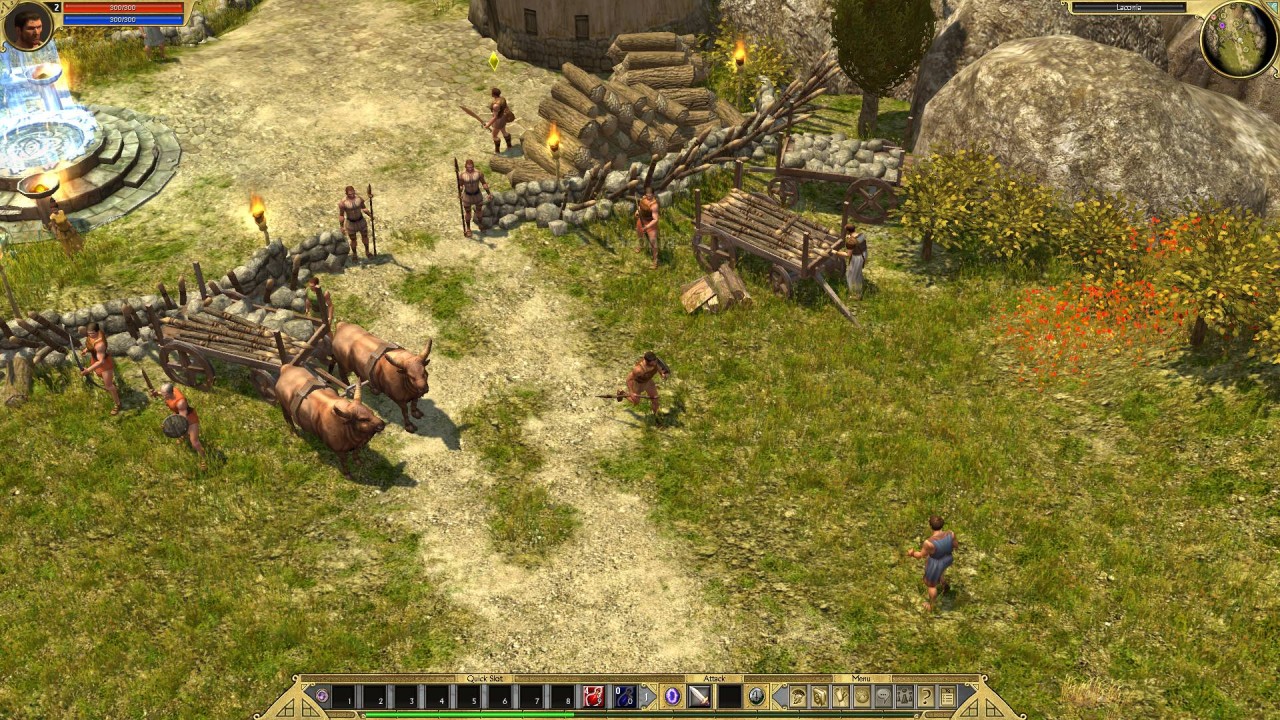The height and width of the screenshot is (720, 1280).
Task: Toggle weapon set I beside the potions
Action: 647,697
